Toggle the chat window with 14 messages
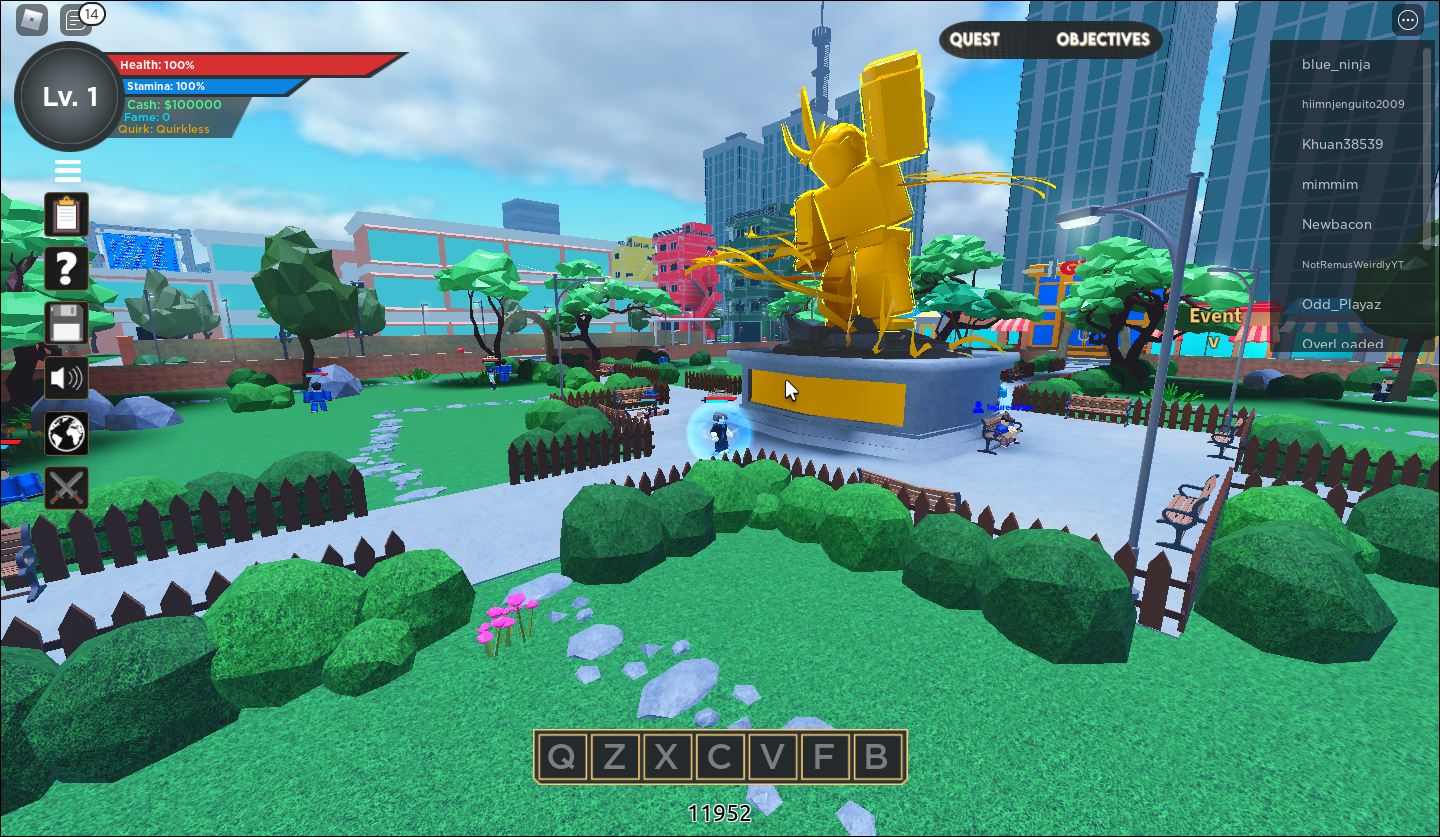The width and height of the screenshot is (1440, 837). point(77,19)
